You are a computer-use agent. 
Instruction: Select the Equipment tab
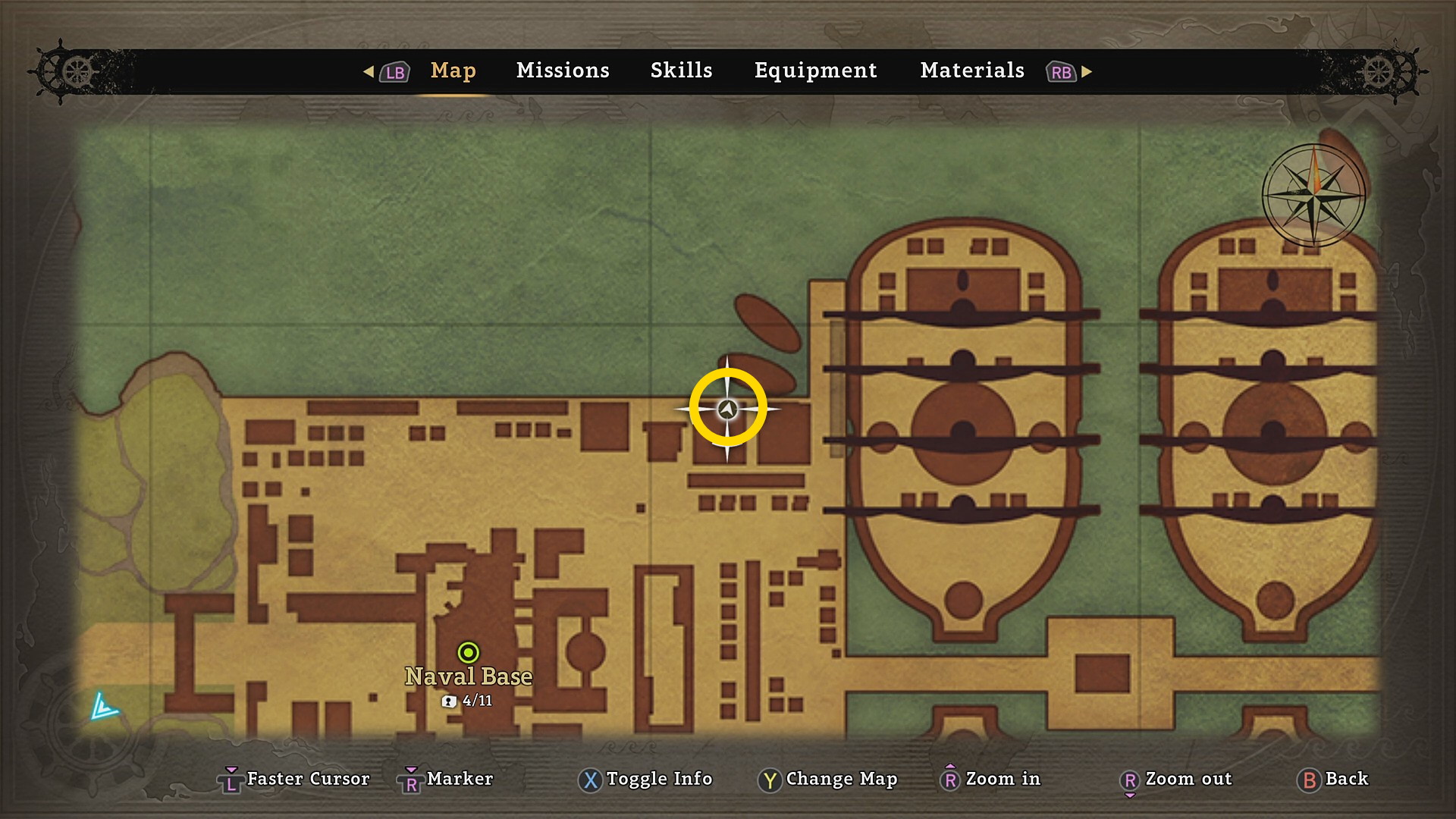point(815,71)
